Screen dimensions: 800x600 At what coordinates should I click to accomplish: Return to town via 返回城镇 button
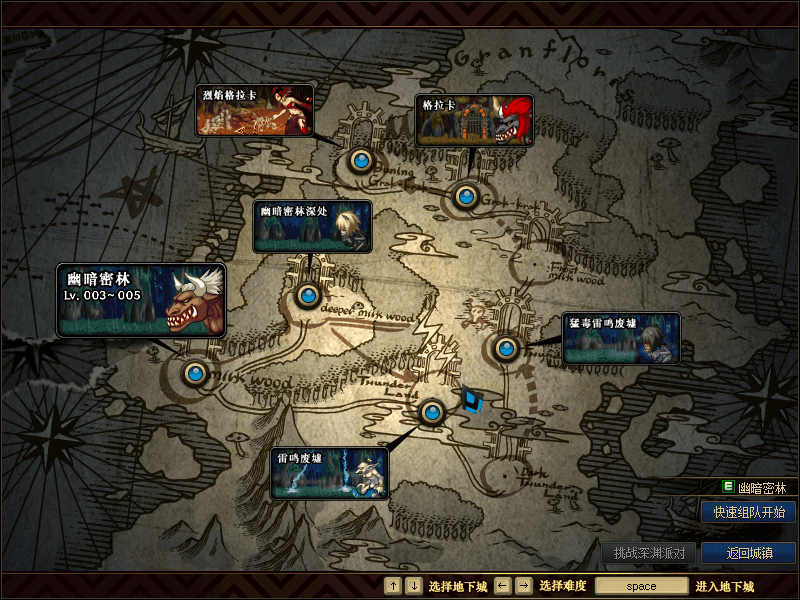(748, 553)
